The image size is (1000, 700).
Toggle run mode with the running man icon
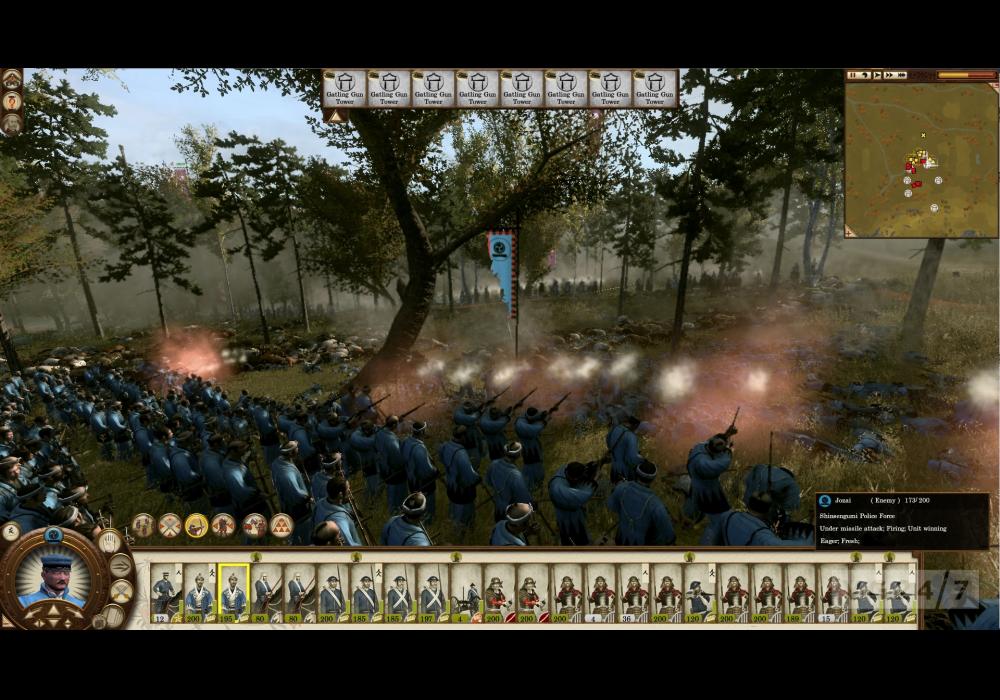pyautogui.click(x=121, y=566)
